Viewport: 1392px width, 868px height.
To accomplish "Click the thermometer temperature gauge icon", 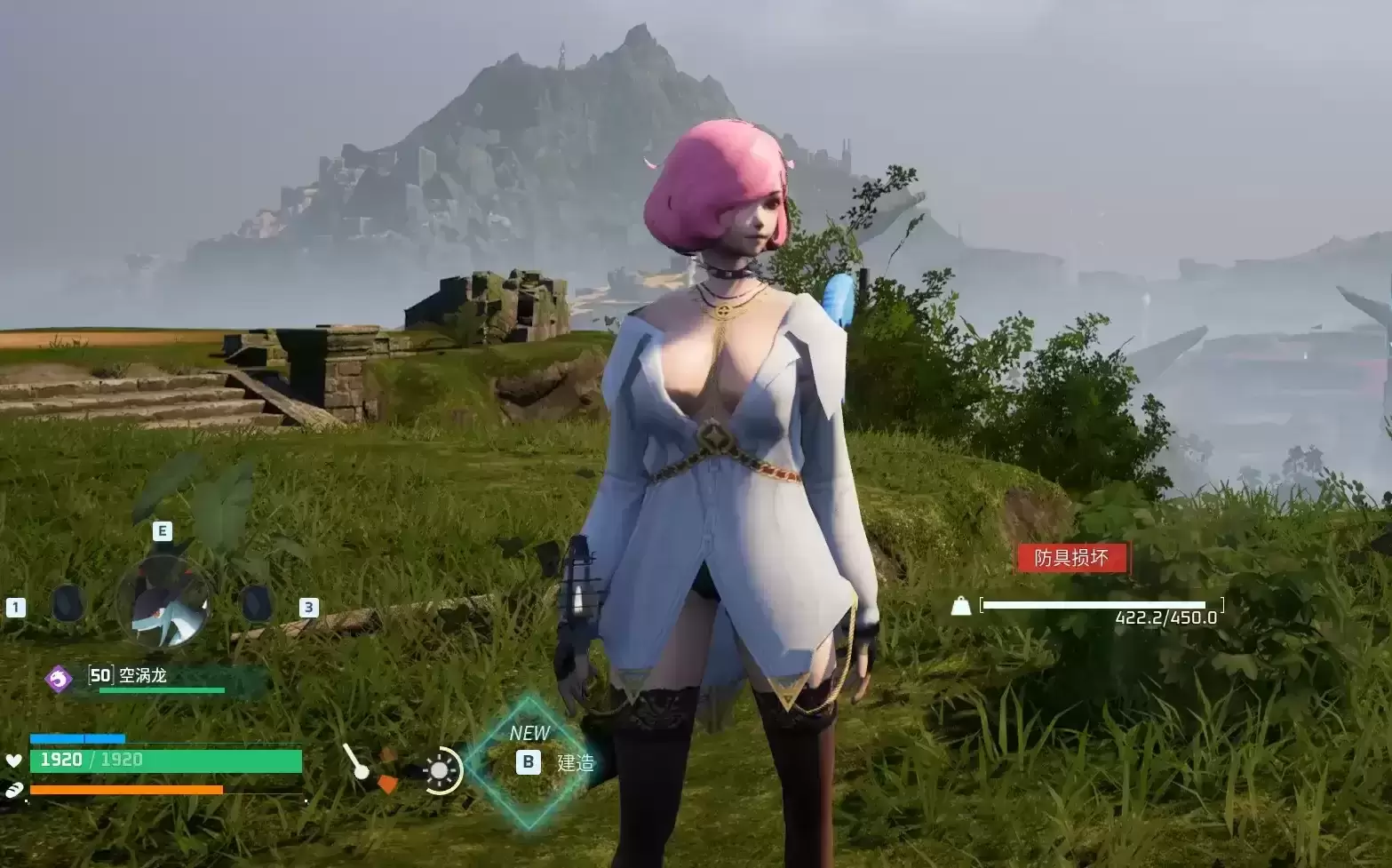I will pyautogui.click(x=357, y=762).
